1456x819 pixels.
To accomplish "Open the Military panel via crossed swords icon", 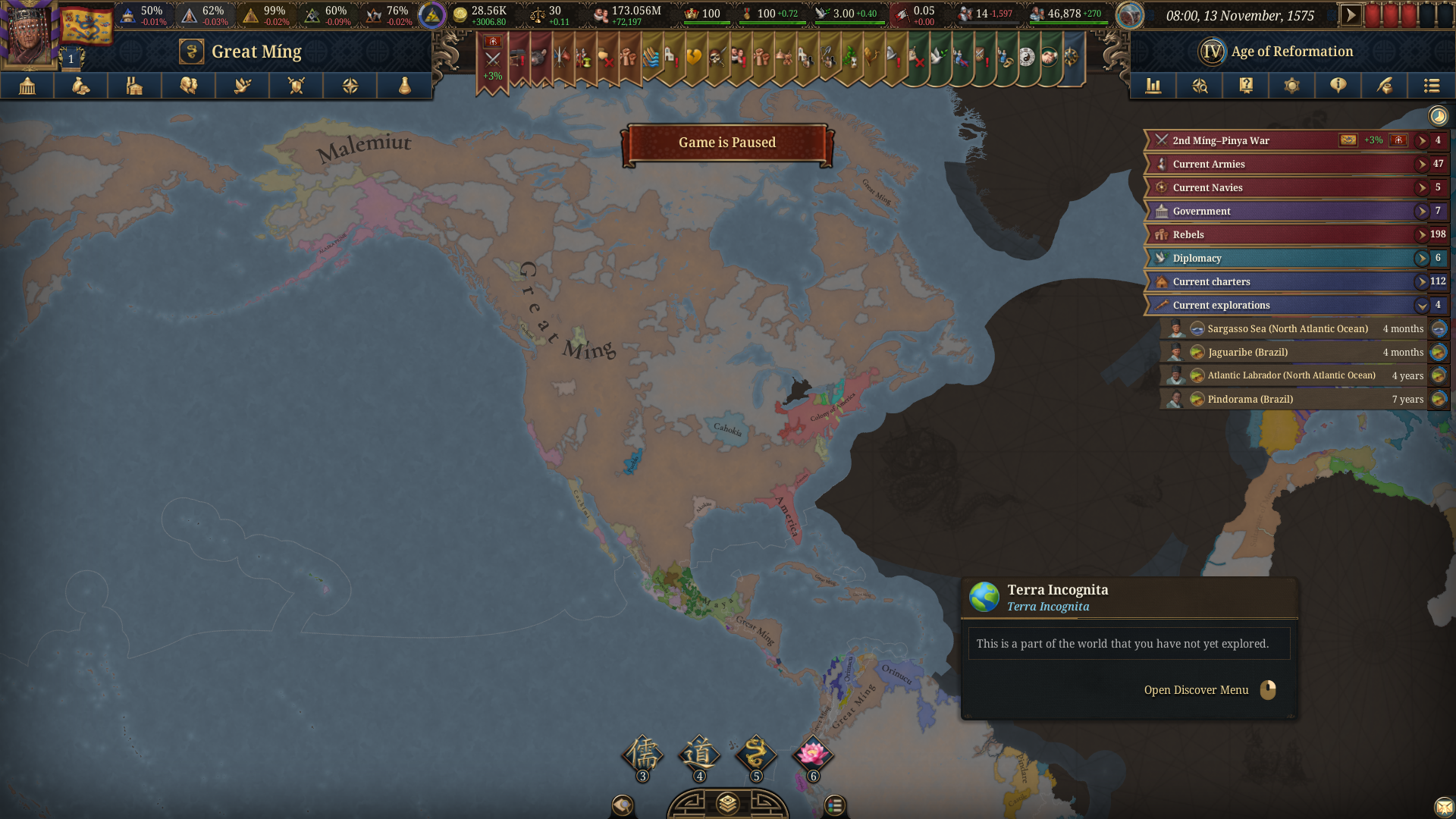I will pos(296,86).
